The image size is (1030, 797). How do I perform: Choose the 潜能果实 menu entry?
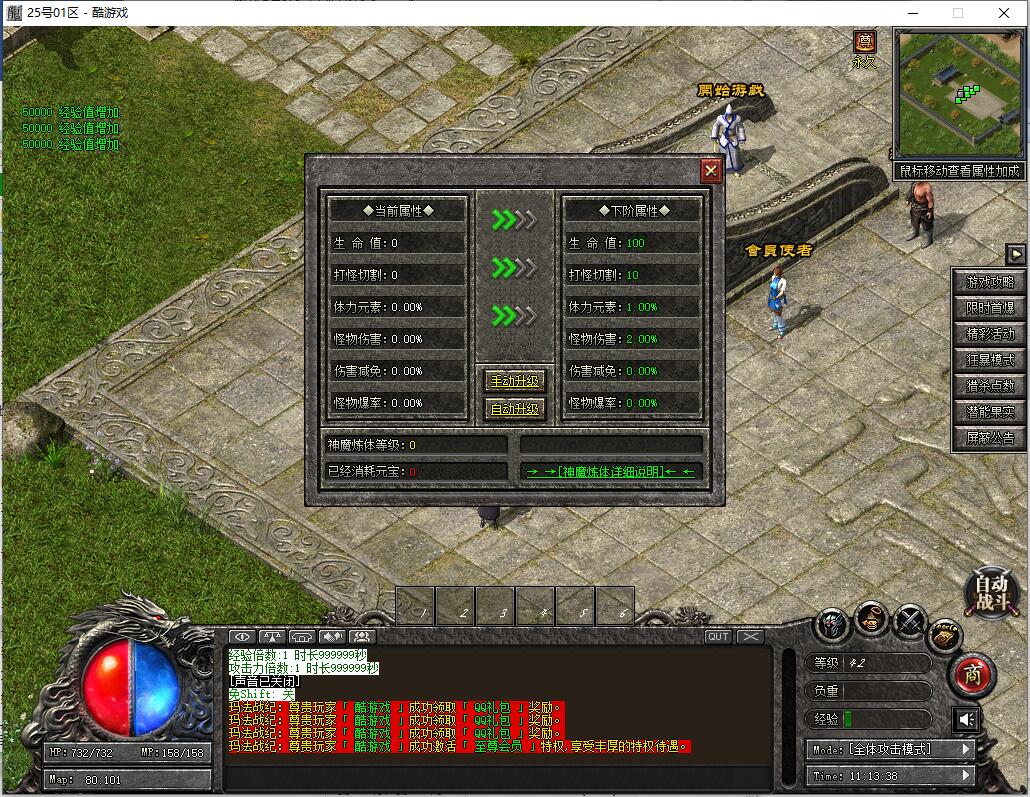[x=989, y=412]
